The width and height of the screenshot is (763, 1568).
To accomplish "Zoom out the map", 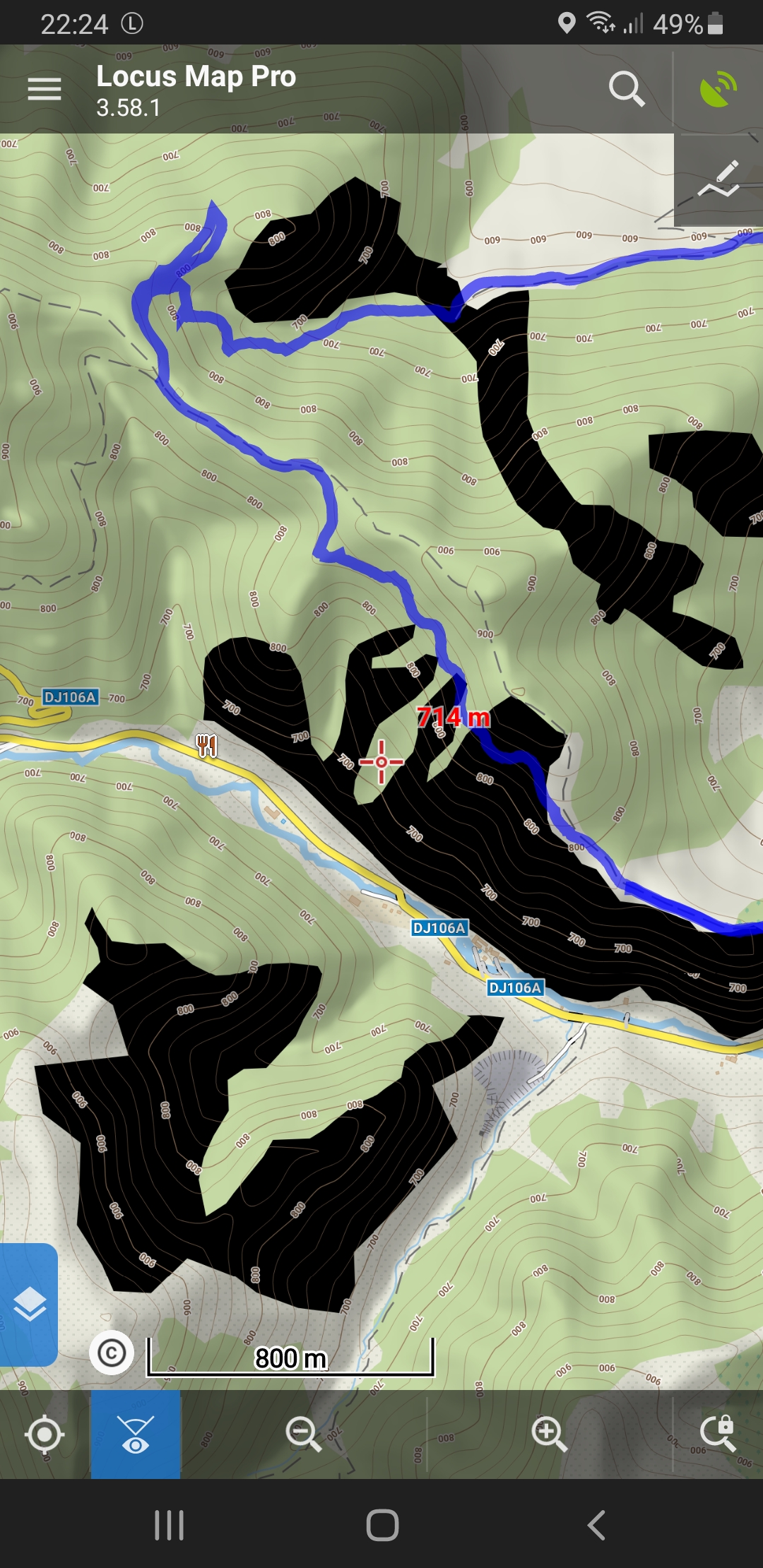I will pyautogui.click(x=303, y=1435).
